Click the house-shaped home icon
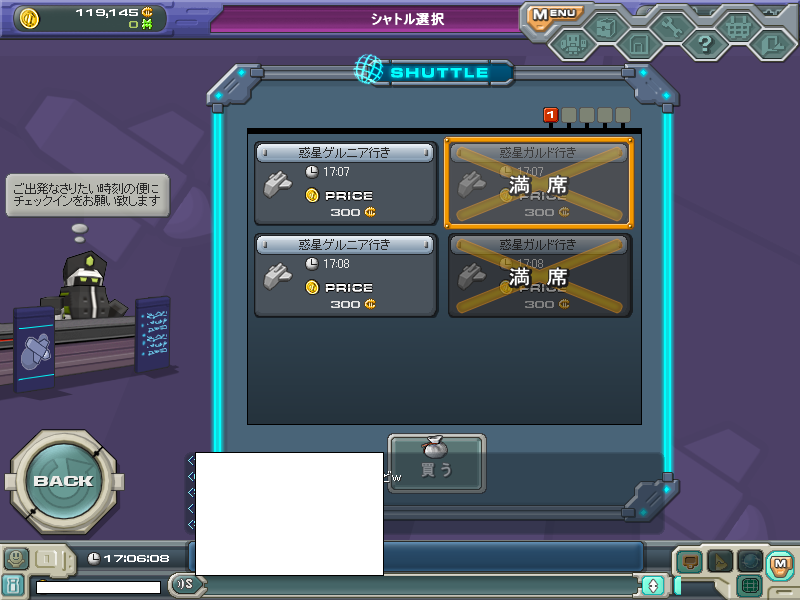This screenshot has height=600, width=800. 638,44
